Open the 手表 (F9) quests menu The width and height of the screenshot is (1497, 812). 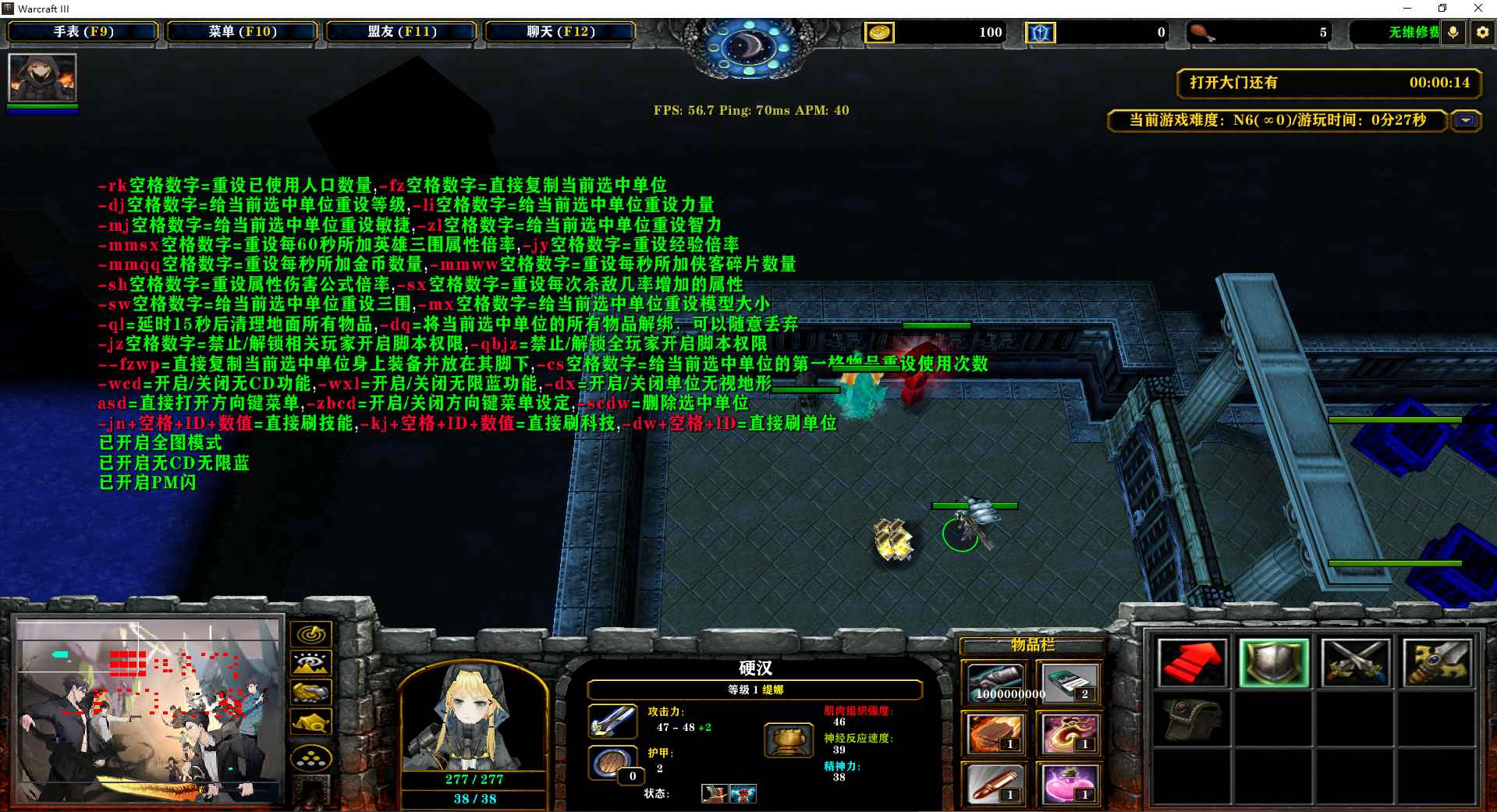pos(83,32)
